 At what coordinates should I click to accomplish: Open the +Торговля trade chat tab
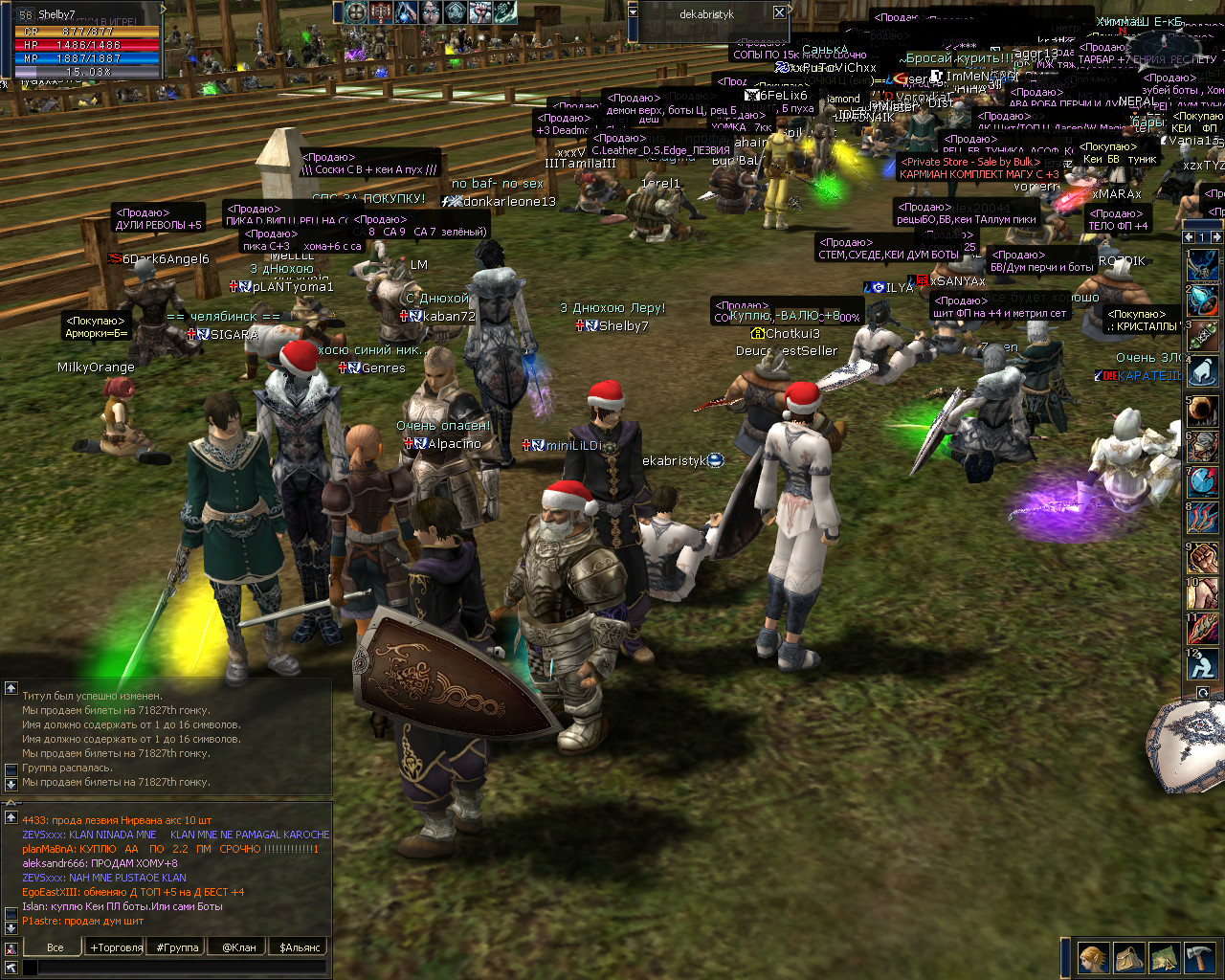(x=116, y=947)
